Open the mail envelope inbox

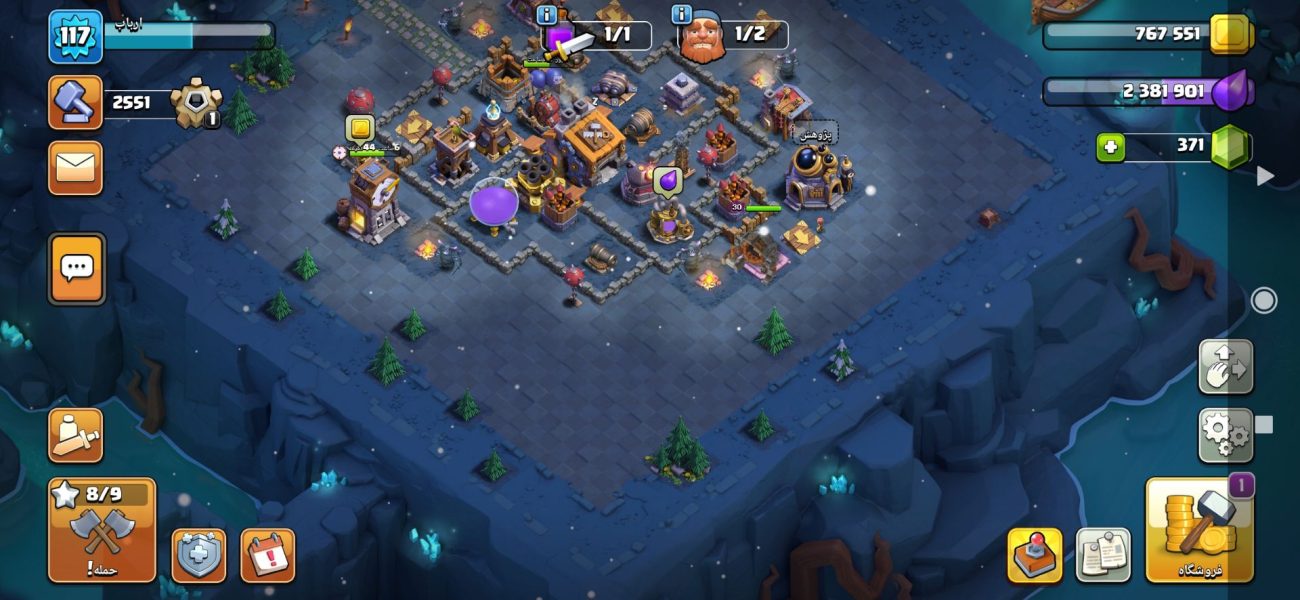pyautogui.click(x=75, y=167)
